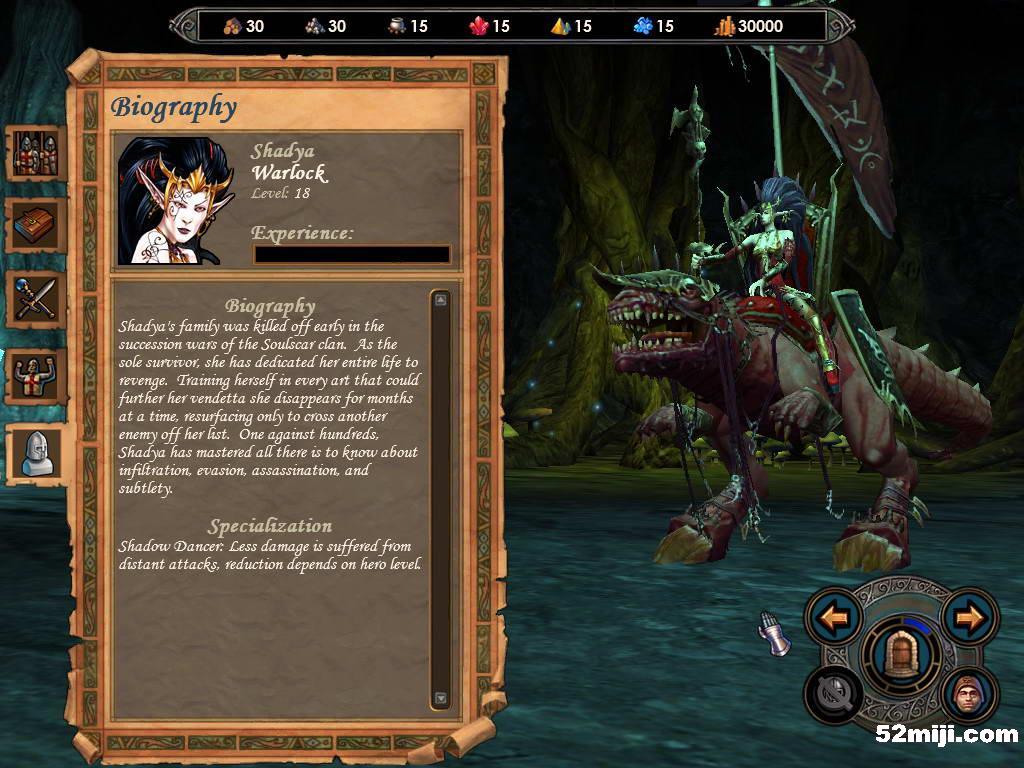Click the biography scrollbar up arrow
1024x768 pixels.
coord(441,299)
